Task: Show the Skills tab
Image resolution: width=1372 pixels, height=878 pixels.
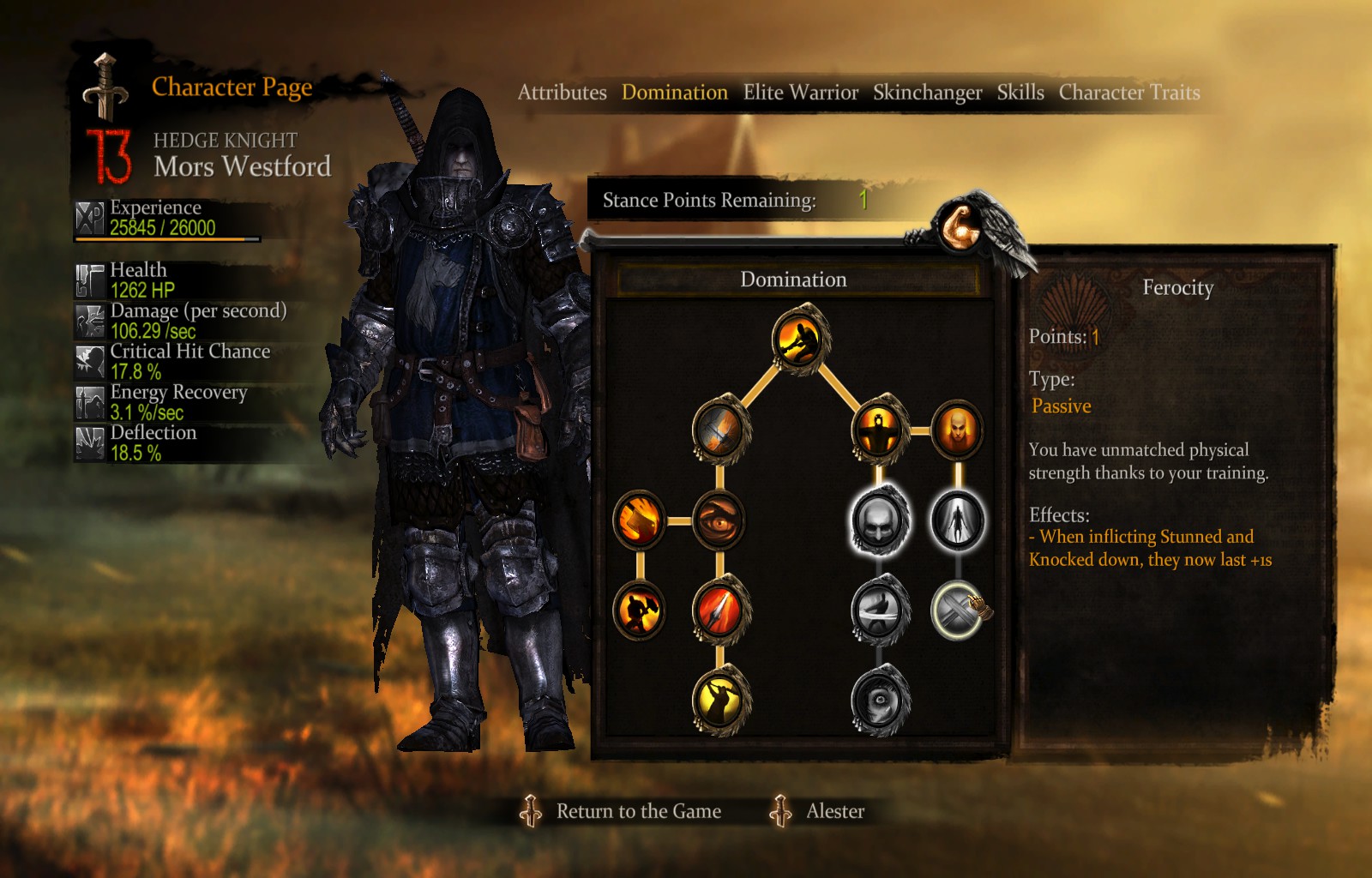Action: (1020, 93)
